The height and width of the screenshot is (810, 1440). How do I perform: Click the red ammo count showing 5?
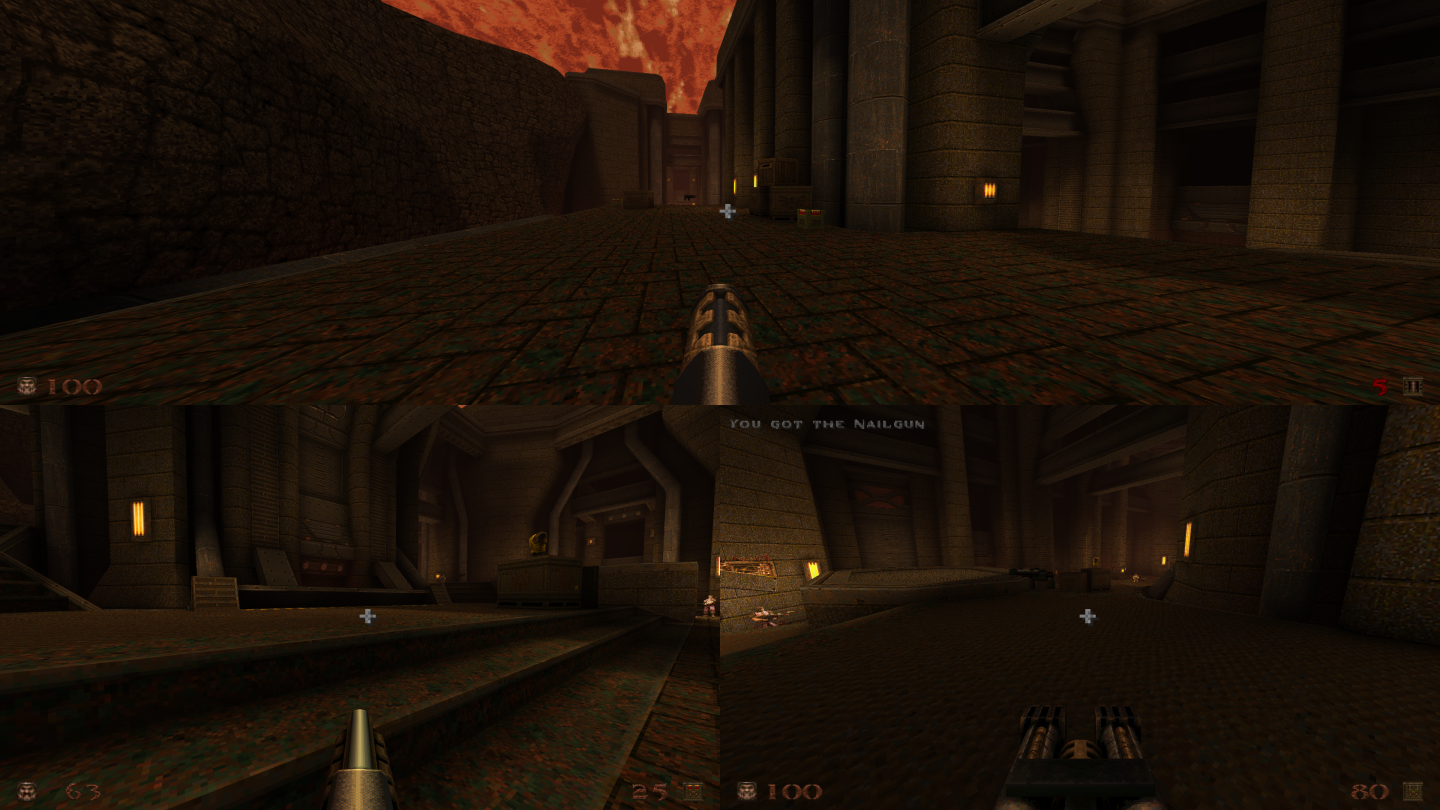pos(1378,385)
